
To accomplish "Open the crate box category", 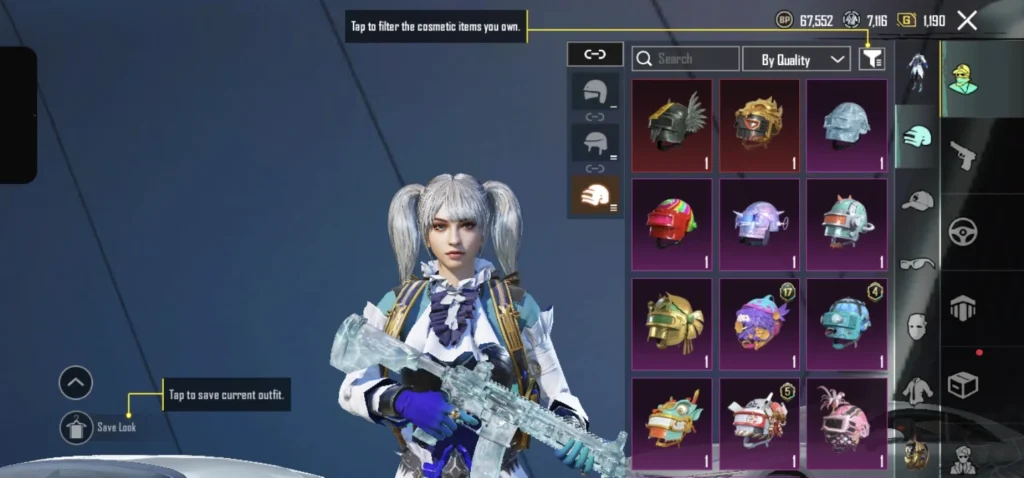I will pos(964,384).
